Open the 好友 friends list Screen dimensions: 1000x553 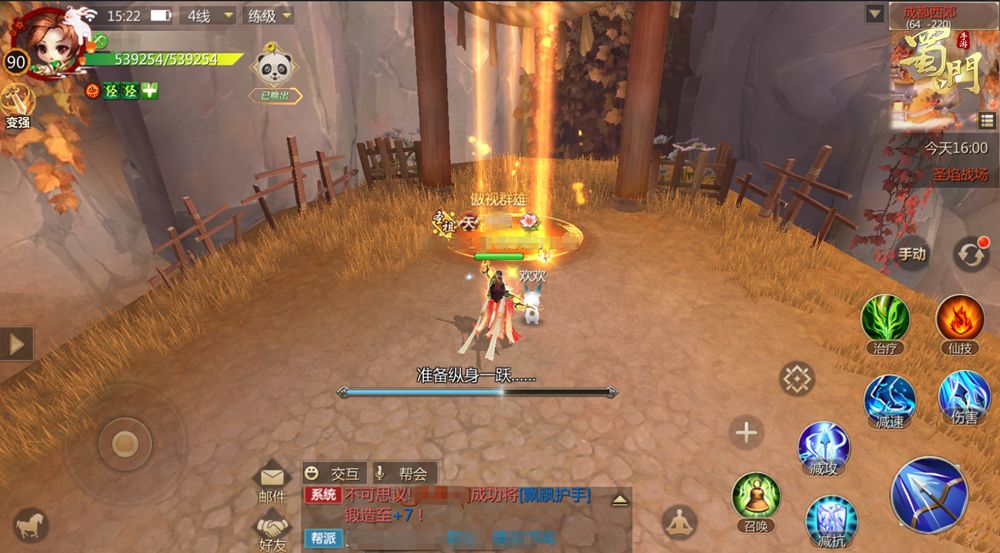point(272,529)
